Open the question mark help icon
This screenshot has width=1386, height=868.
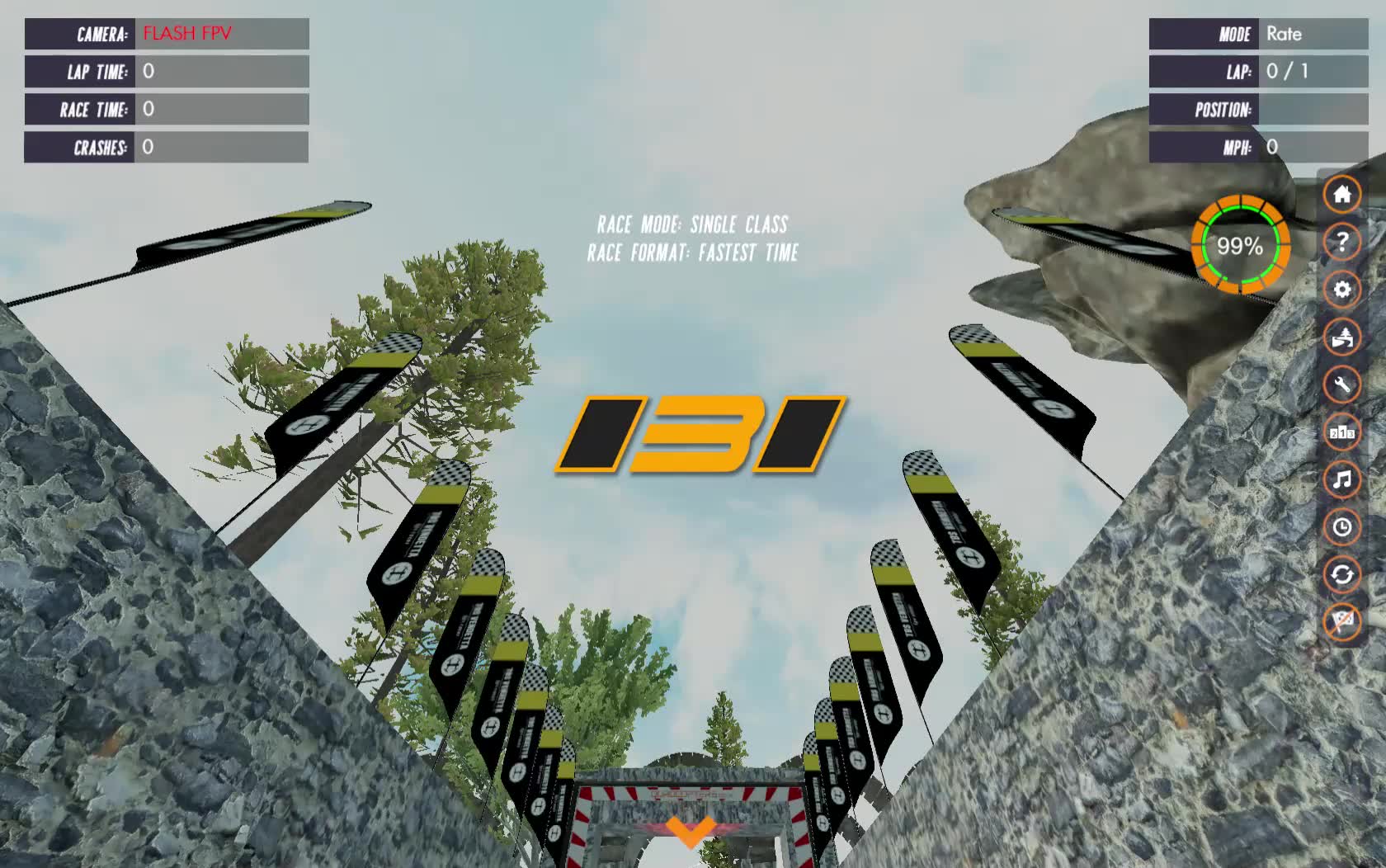pyautogui.click(x=1342, y=243)
